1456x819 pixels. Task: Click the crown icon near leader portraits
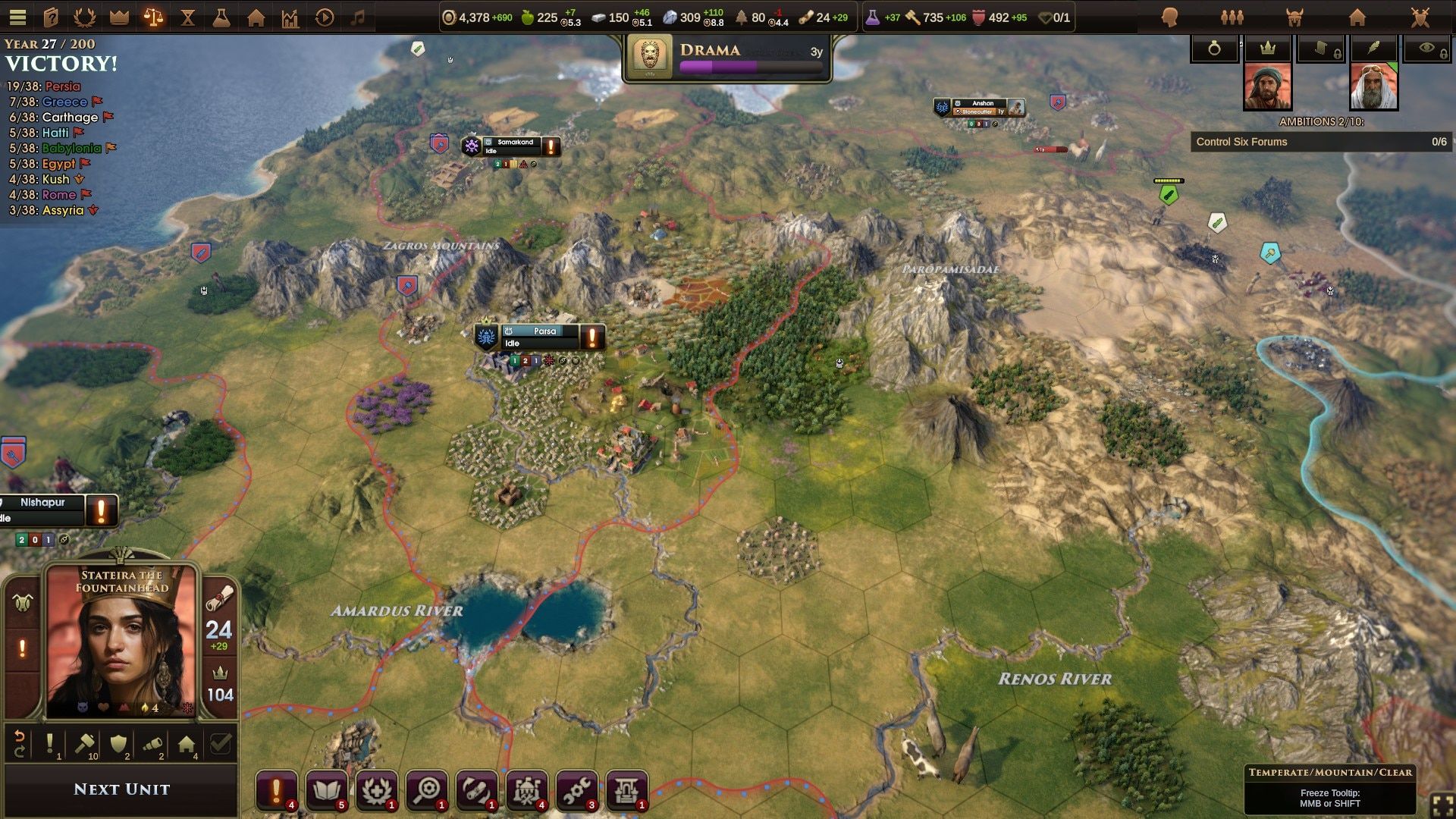click(1267, 47)
